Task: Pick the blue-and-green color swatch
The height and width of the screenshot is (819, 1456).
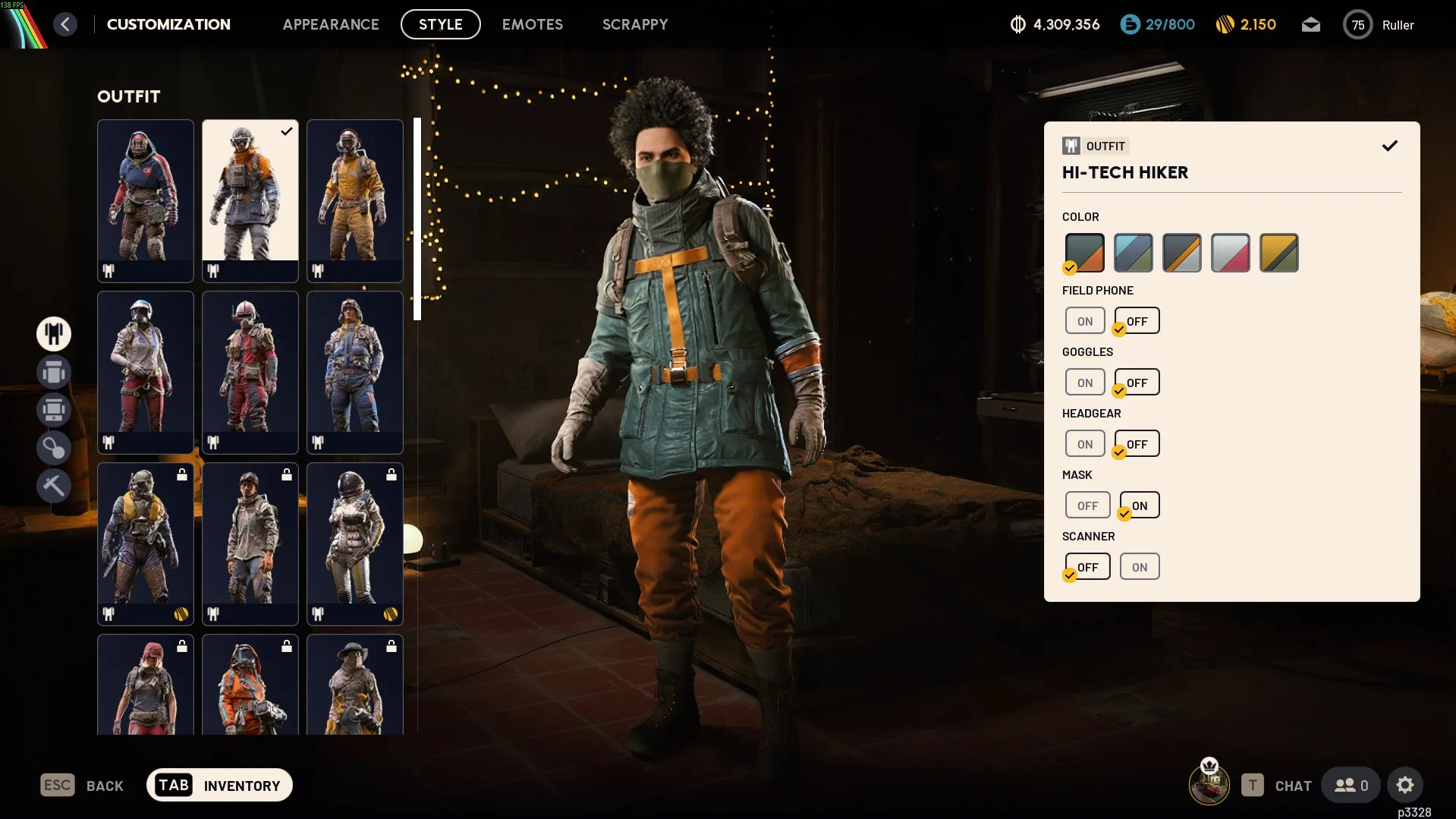Action: [1133, 253]
